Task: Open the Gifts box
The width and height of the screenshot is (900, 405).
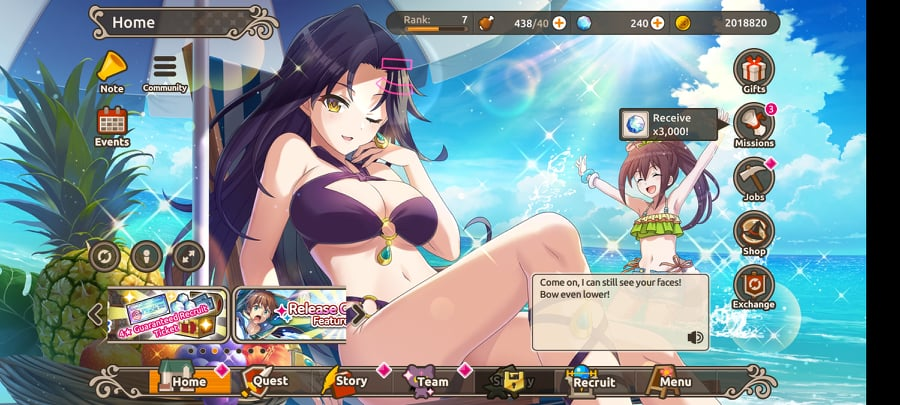Action: pos(754,69)
